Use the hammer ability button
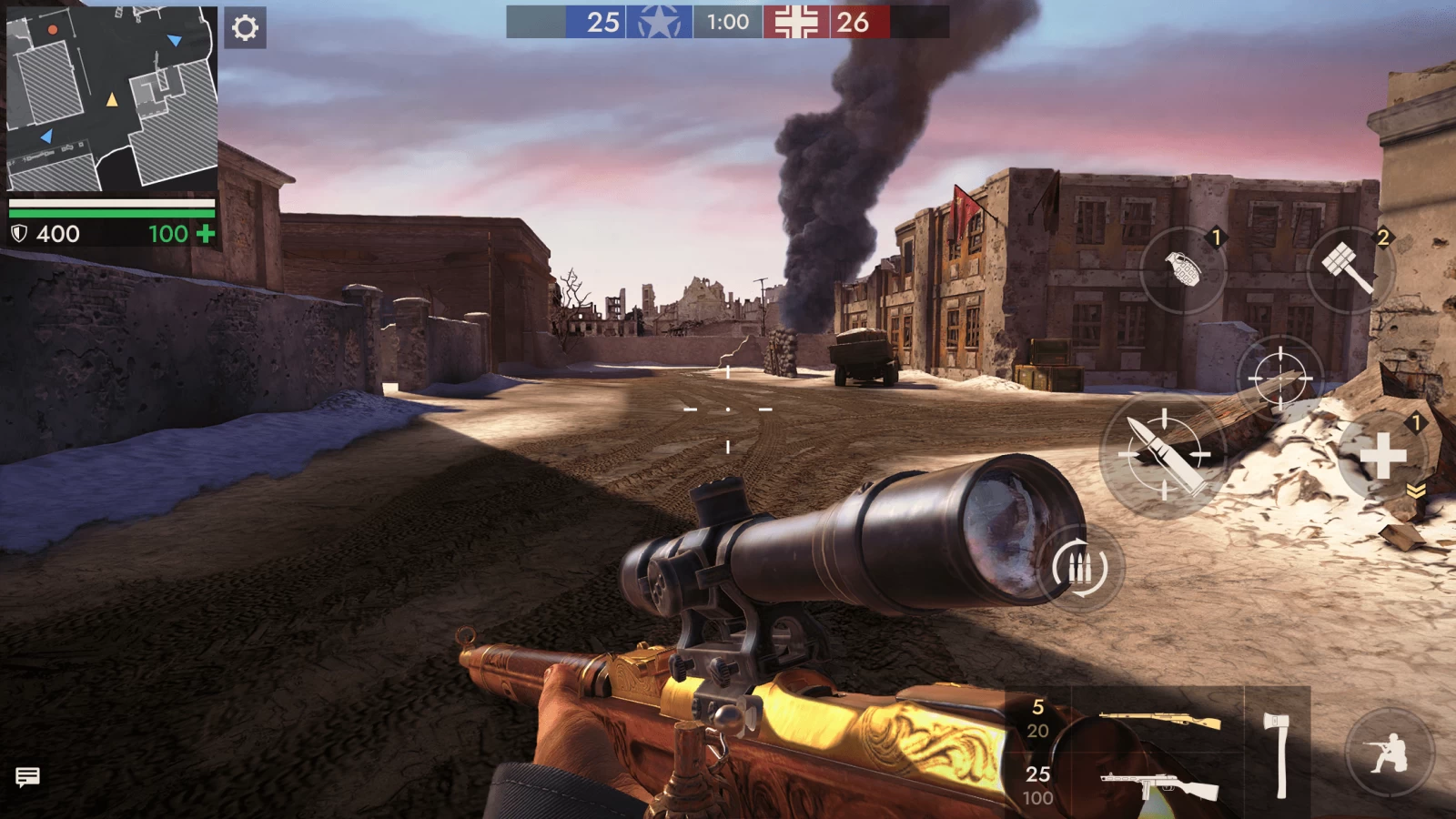 point(1349,268)
